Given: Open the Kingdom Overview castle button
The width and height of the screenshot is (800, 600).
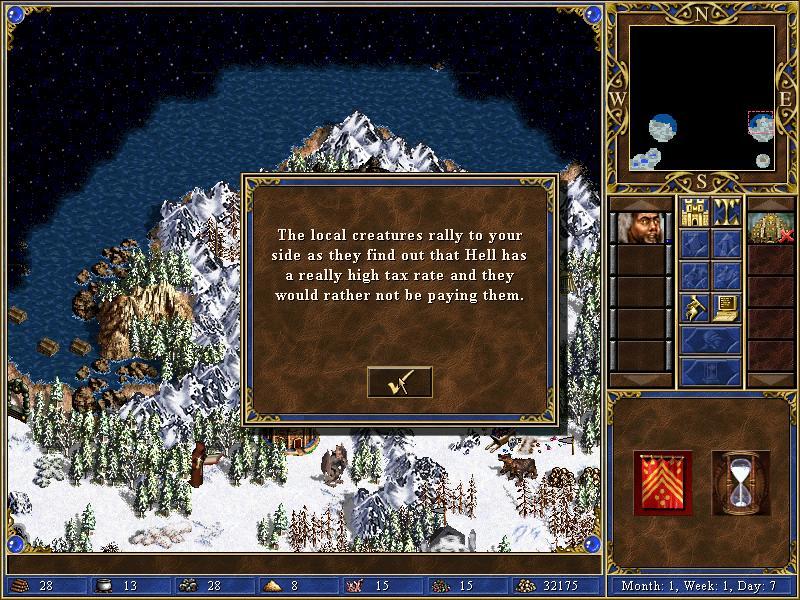Looking at the screenshot, I should (x=695, y=212).
